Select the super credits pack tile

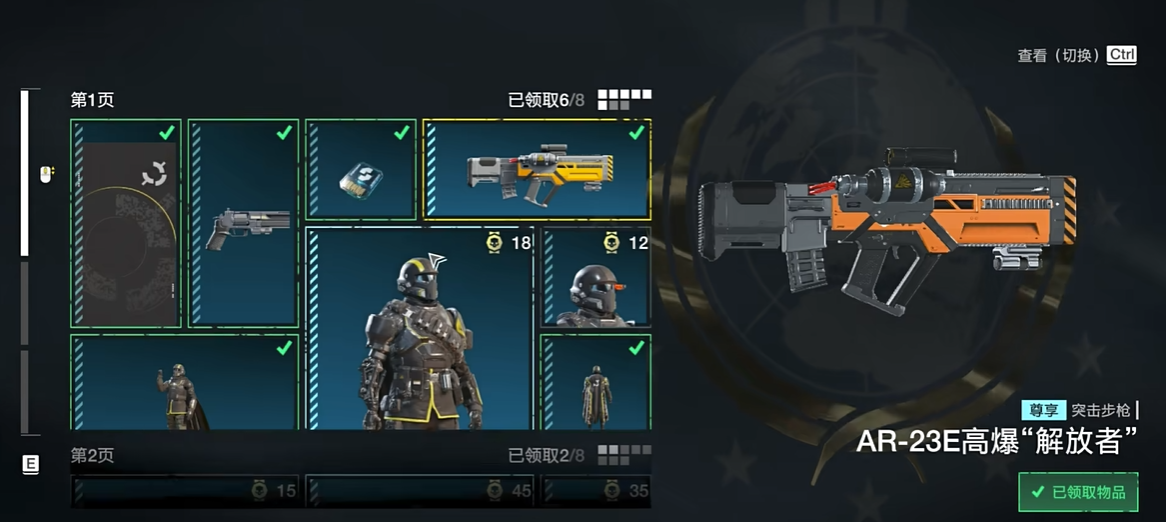[x=360, y=170]
